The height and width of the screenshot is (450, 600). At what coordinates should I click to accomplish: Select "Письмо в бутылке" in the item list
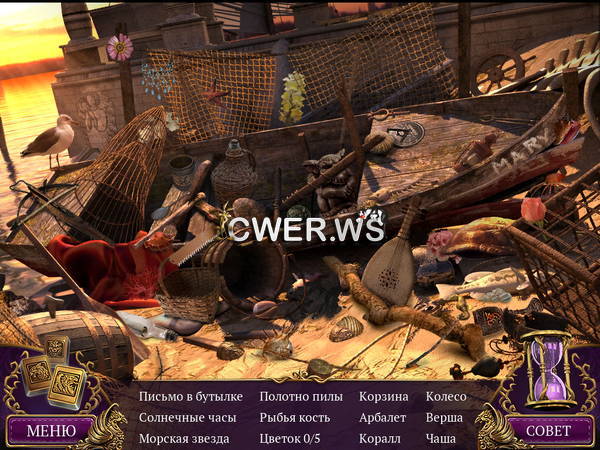coord(190,396)
